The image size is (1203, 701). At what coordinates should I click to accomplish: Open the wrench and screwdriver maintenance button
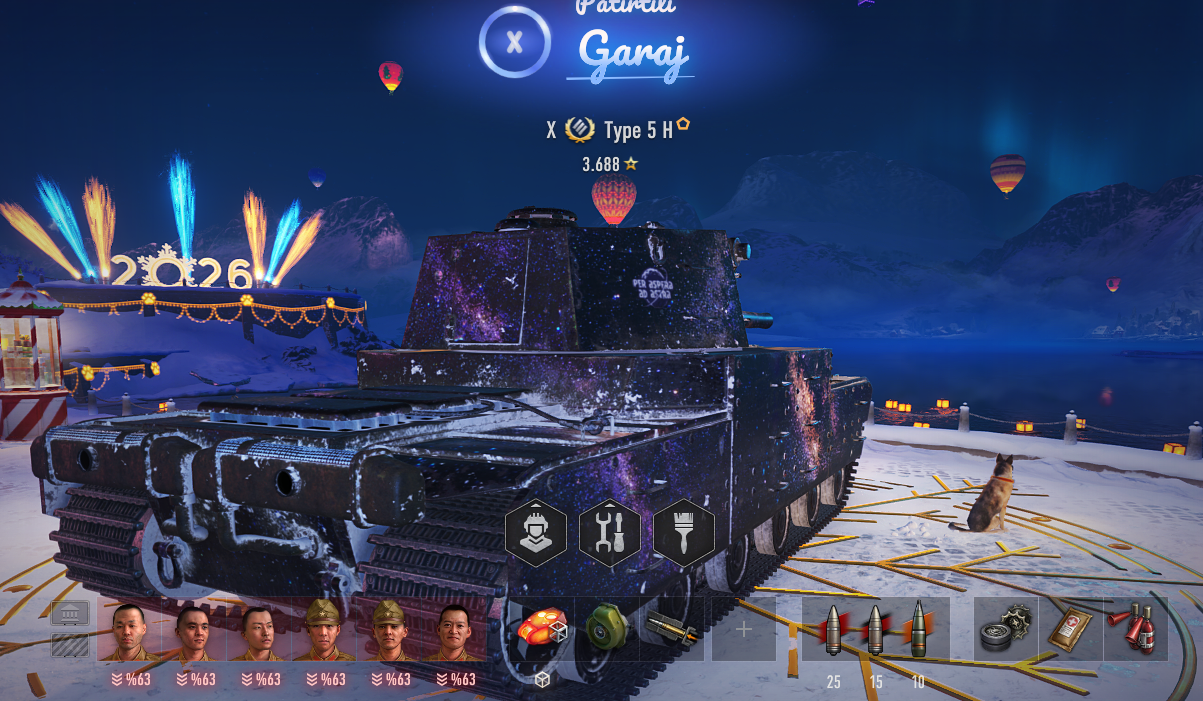(610, 533)
